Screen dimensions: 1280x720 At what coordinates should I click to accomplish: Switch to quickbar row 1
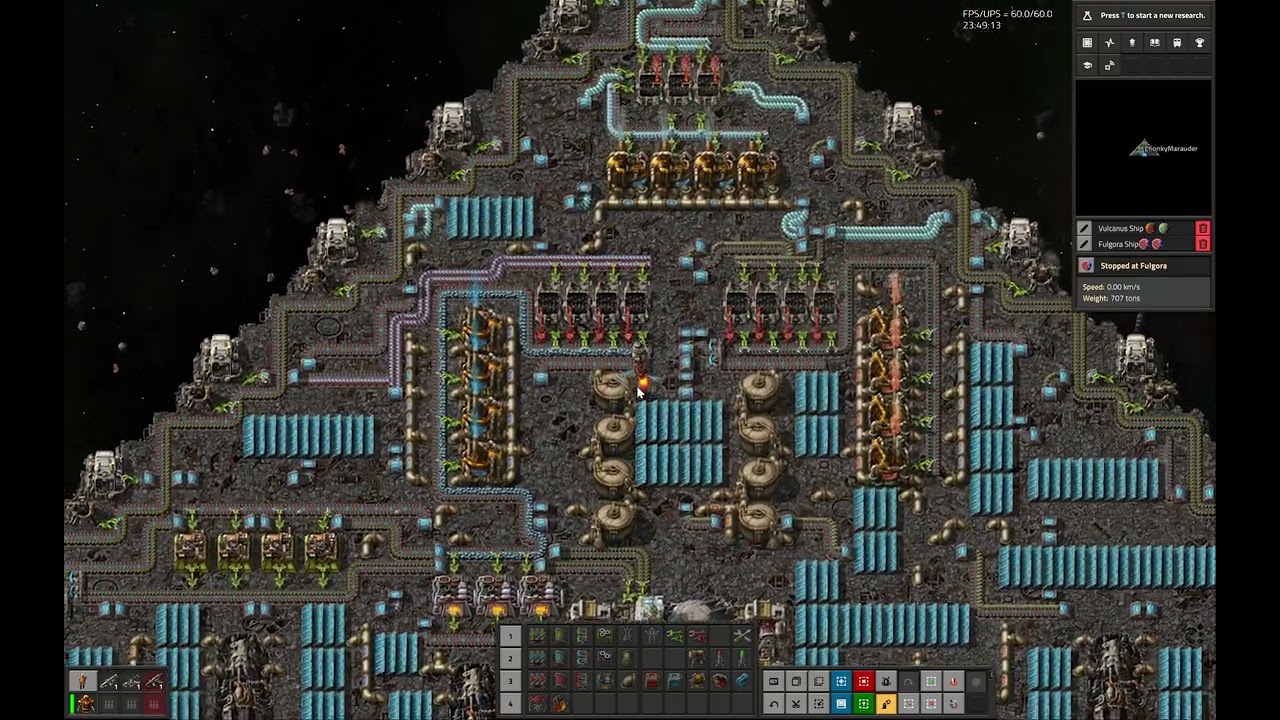pyautogui.click(x=510, y=636)
